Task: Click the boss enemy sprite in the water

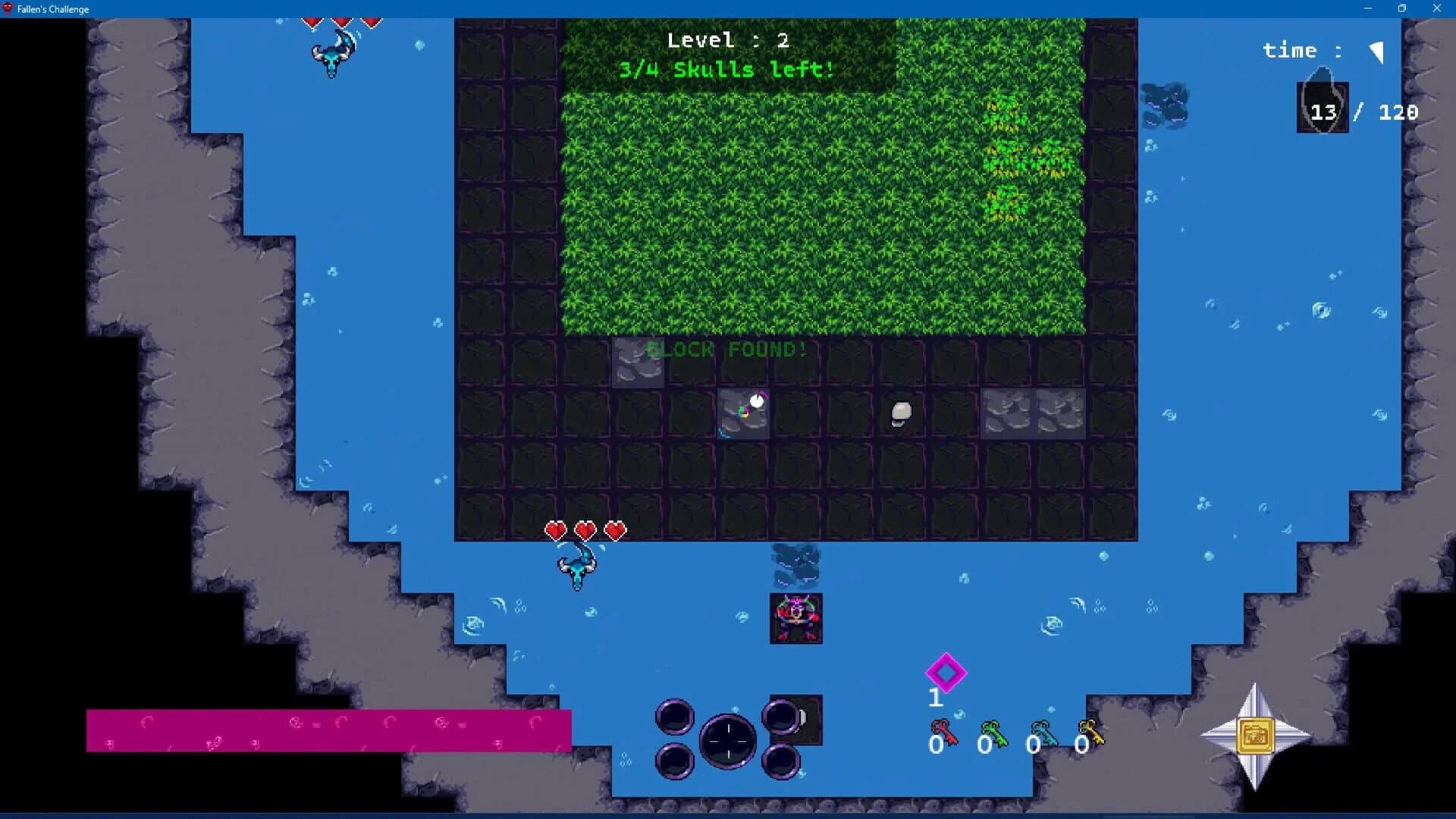Action: pos(795,618)
